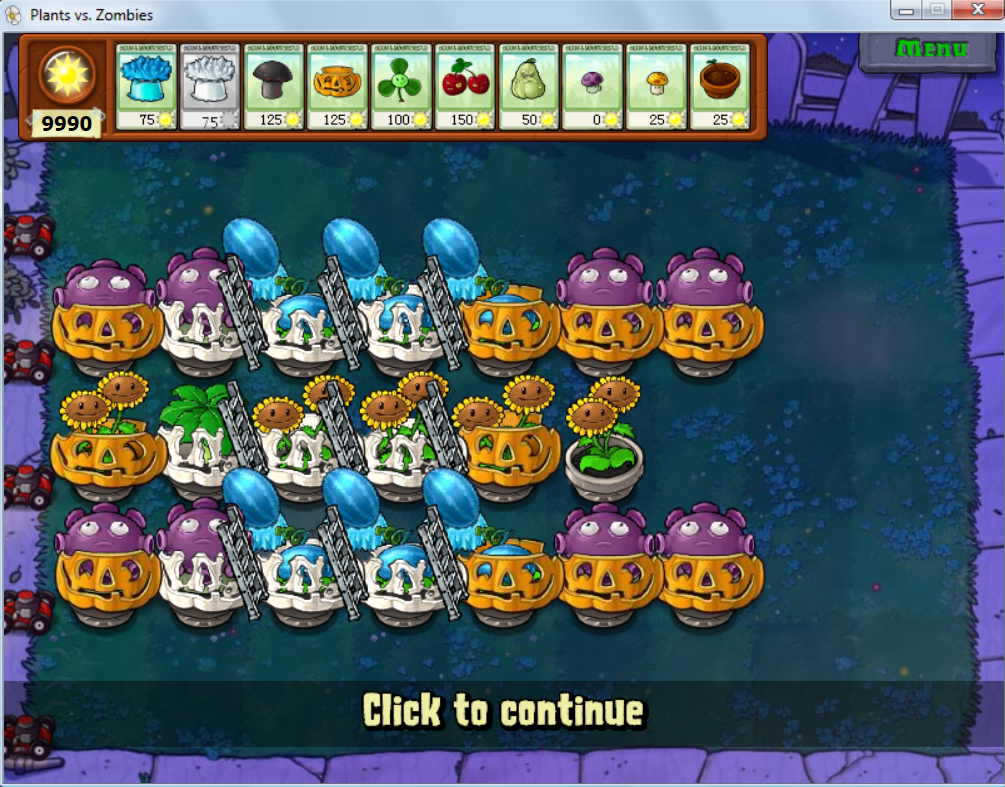1005x787 pixels.
Task: Select the purple Puff-shroom seed packet
Action: click(593, 88)
